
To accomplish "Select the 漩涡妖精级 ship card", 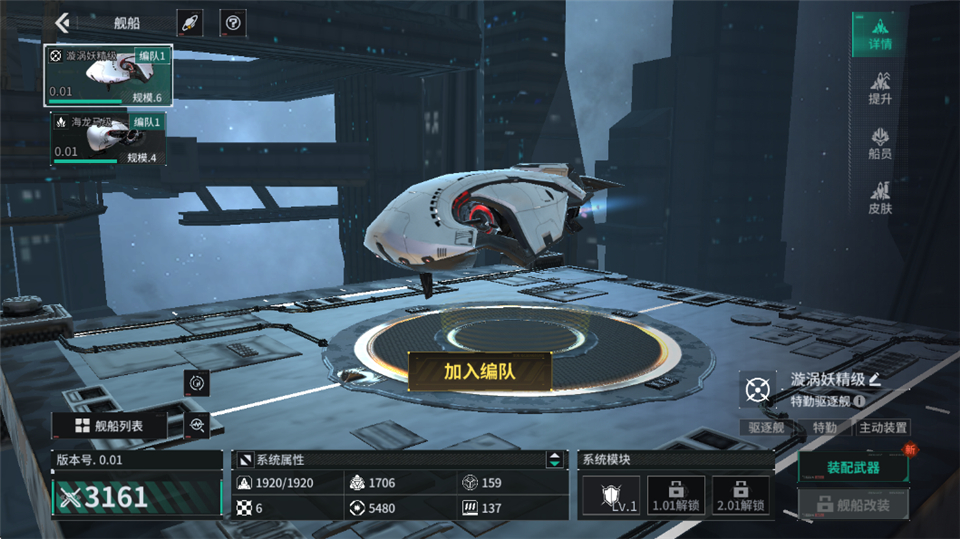I will point(110,75).
